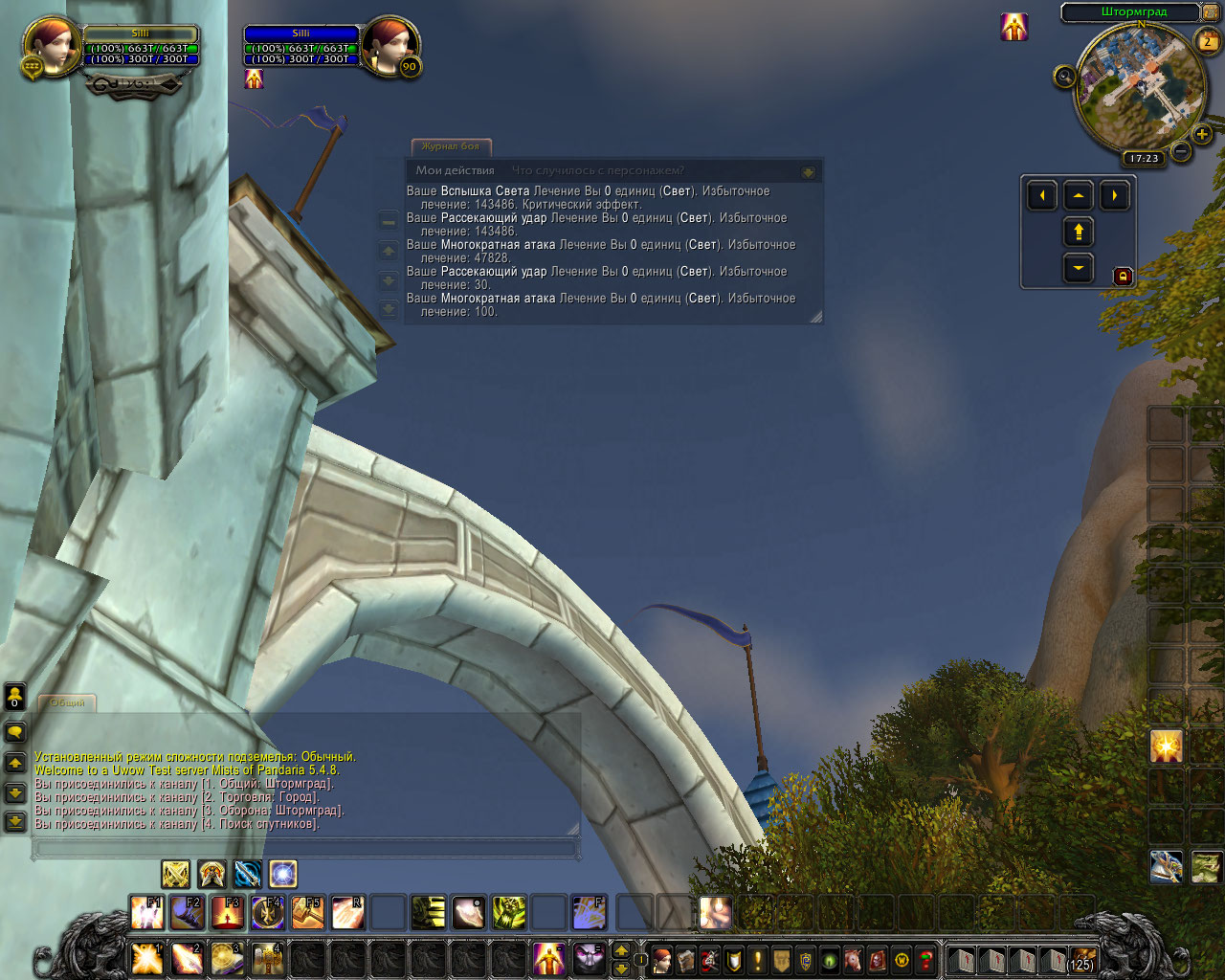Zoom in the minimap with plus button
This screenshot has width=1225, height=980.
click(1202, 134)
